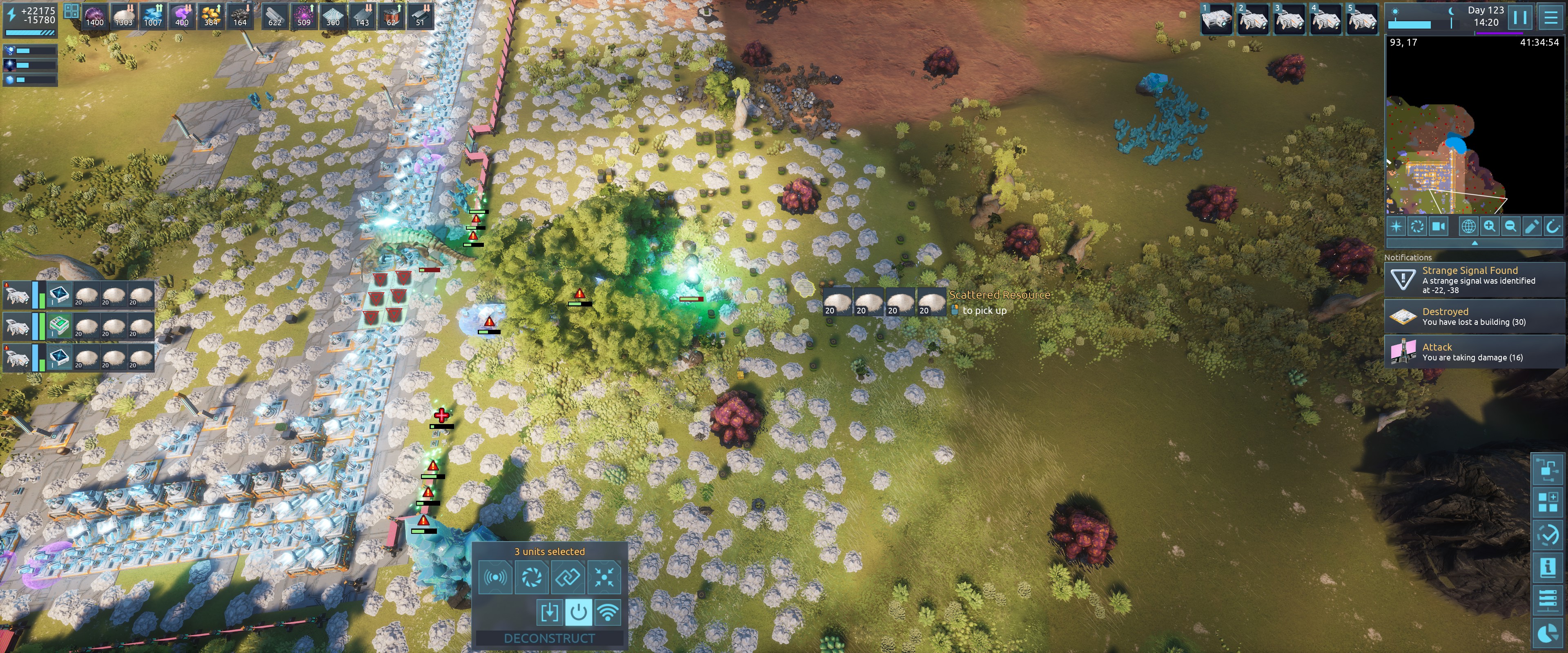Image resolution: width=1568 pixels, height=653 pixels.
Task: Click on the minimap
Action: [1473, 128]
